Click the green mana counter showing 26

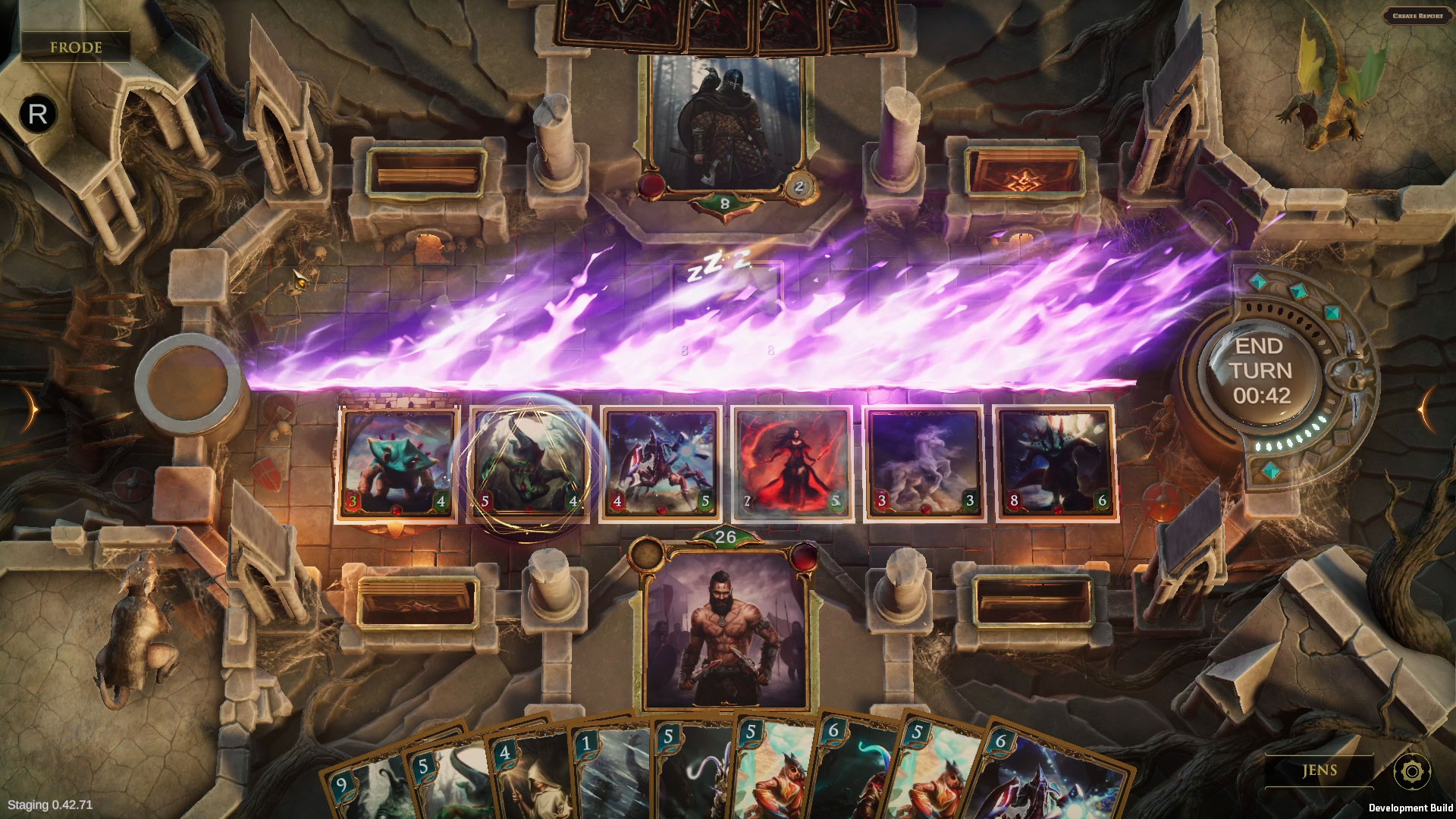pos(724,535)
